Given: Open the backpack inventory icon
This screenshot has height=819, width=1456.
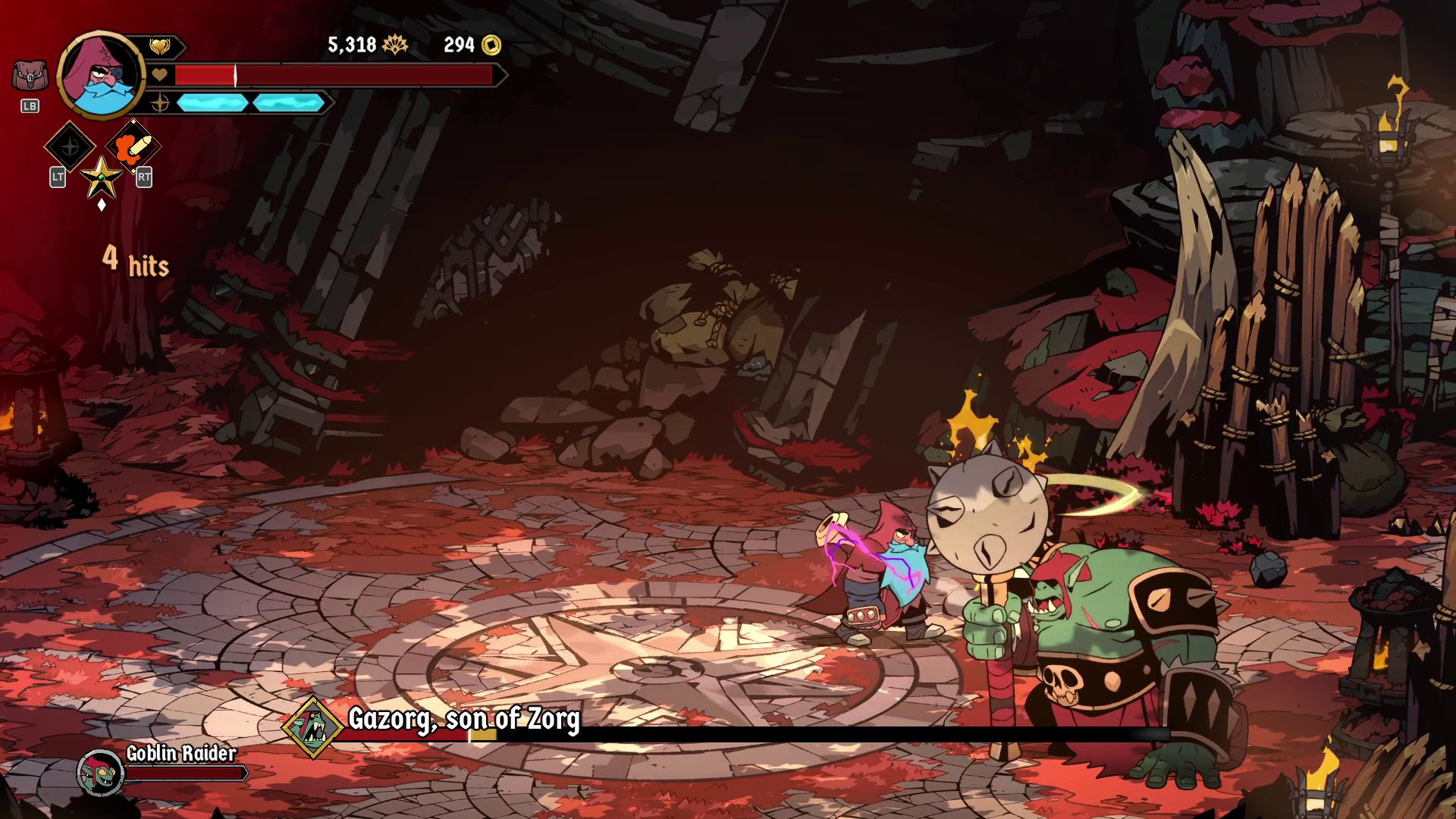Looking at the screenshot, I should point(30,76).
